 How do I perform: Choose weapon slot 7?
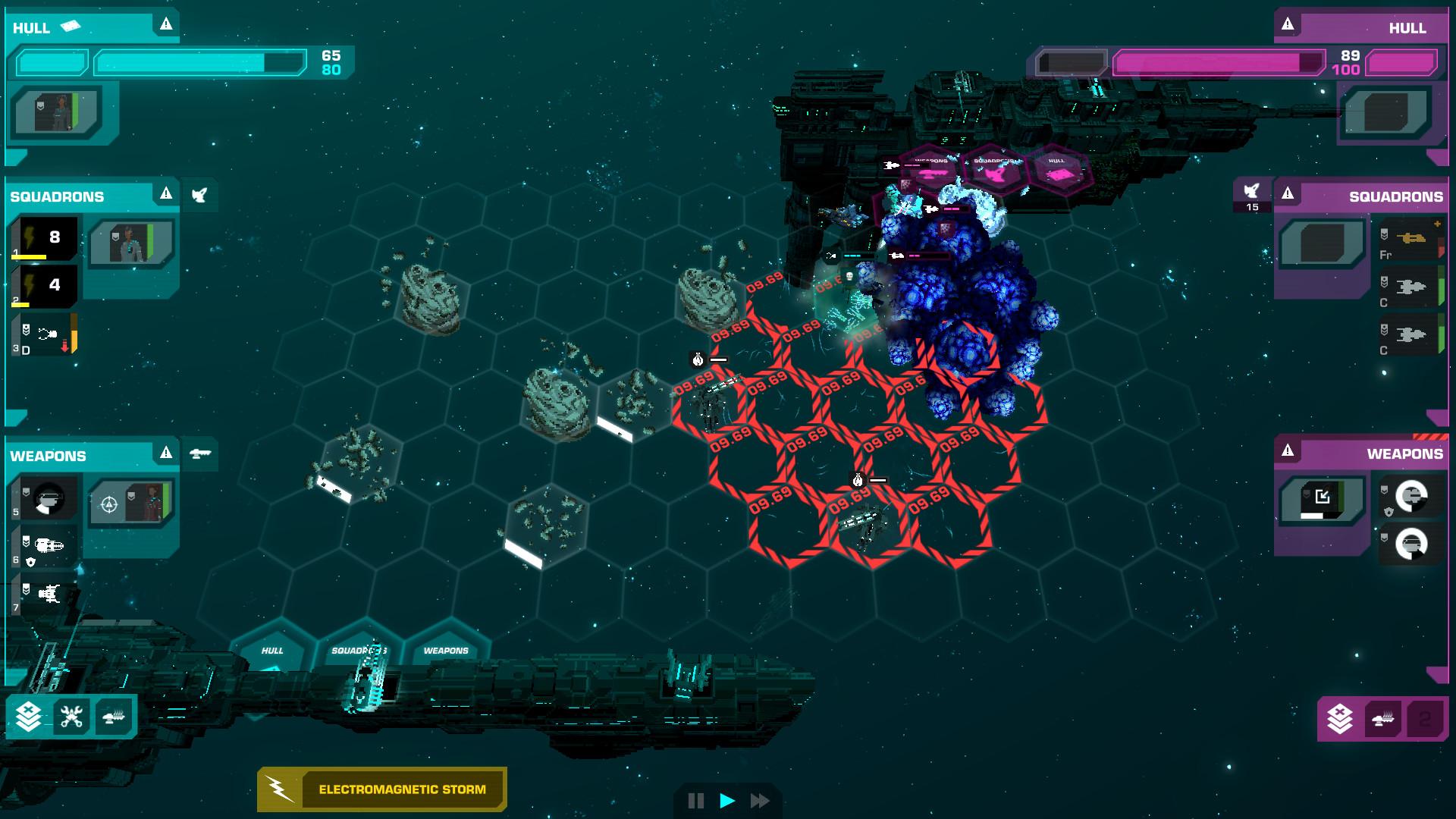tap(47, 593)
